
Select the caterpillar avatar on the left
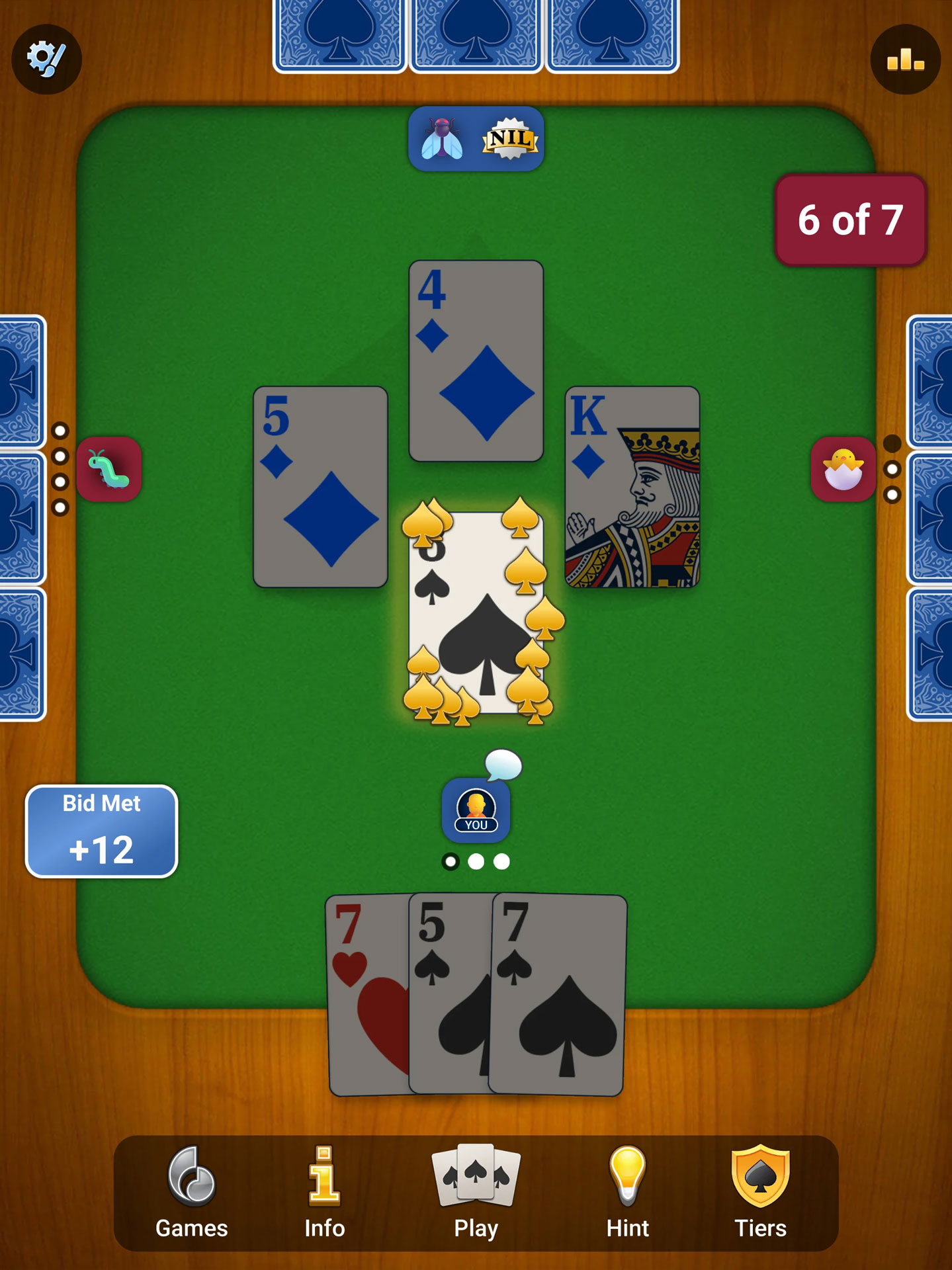(x=110, y=468)
